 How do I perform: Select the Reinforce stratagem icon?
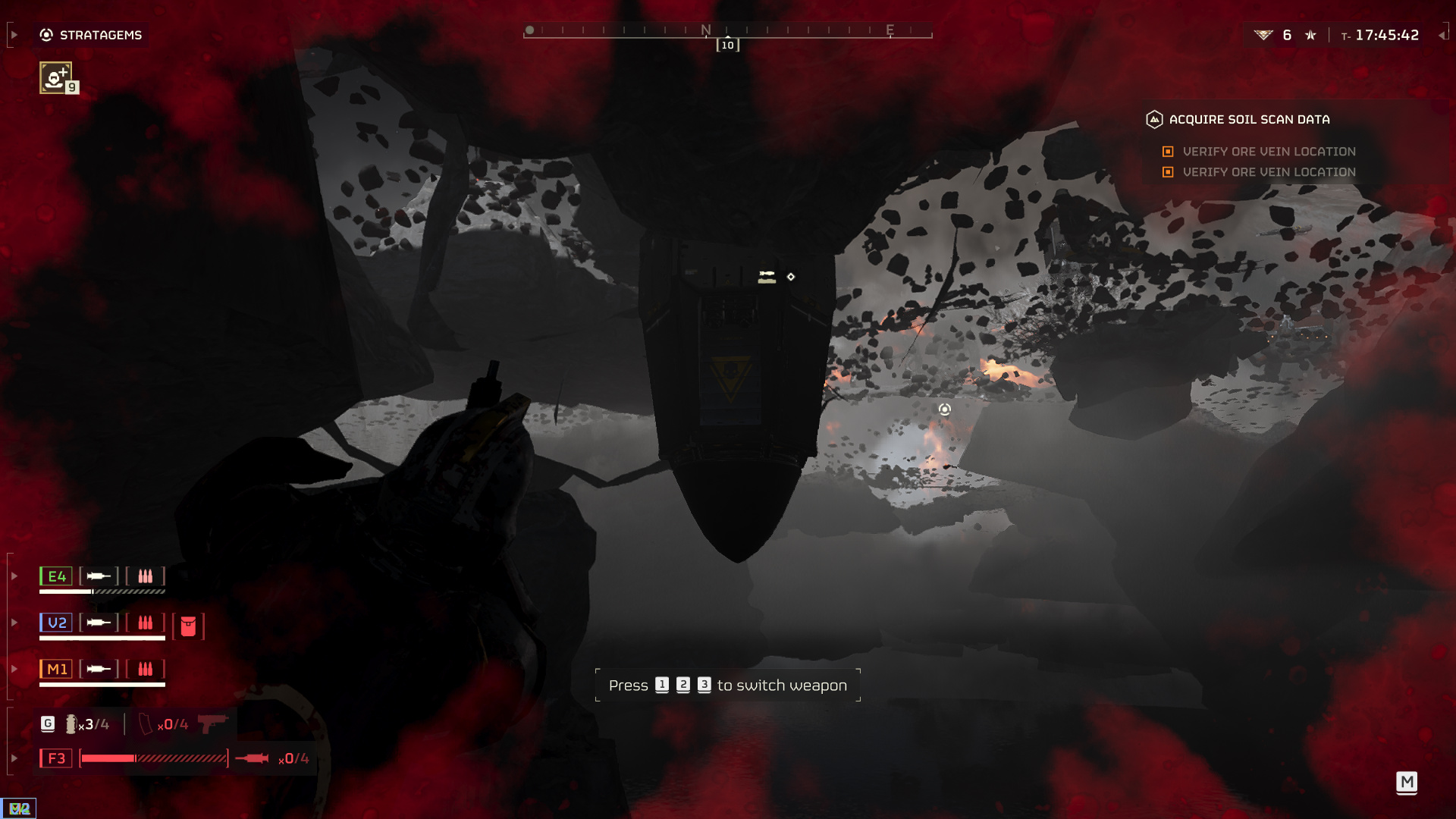pos(55,77)
